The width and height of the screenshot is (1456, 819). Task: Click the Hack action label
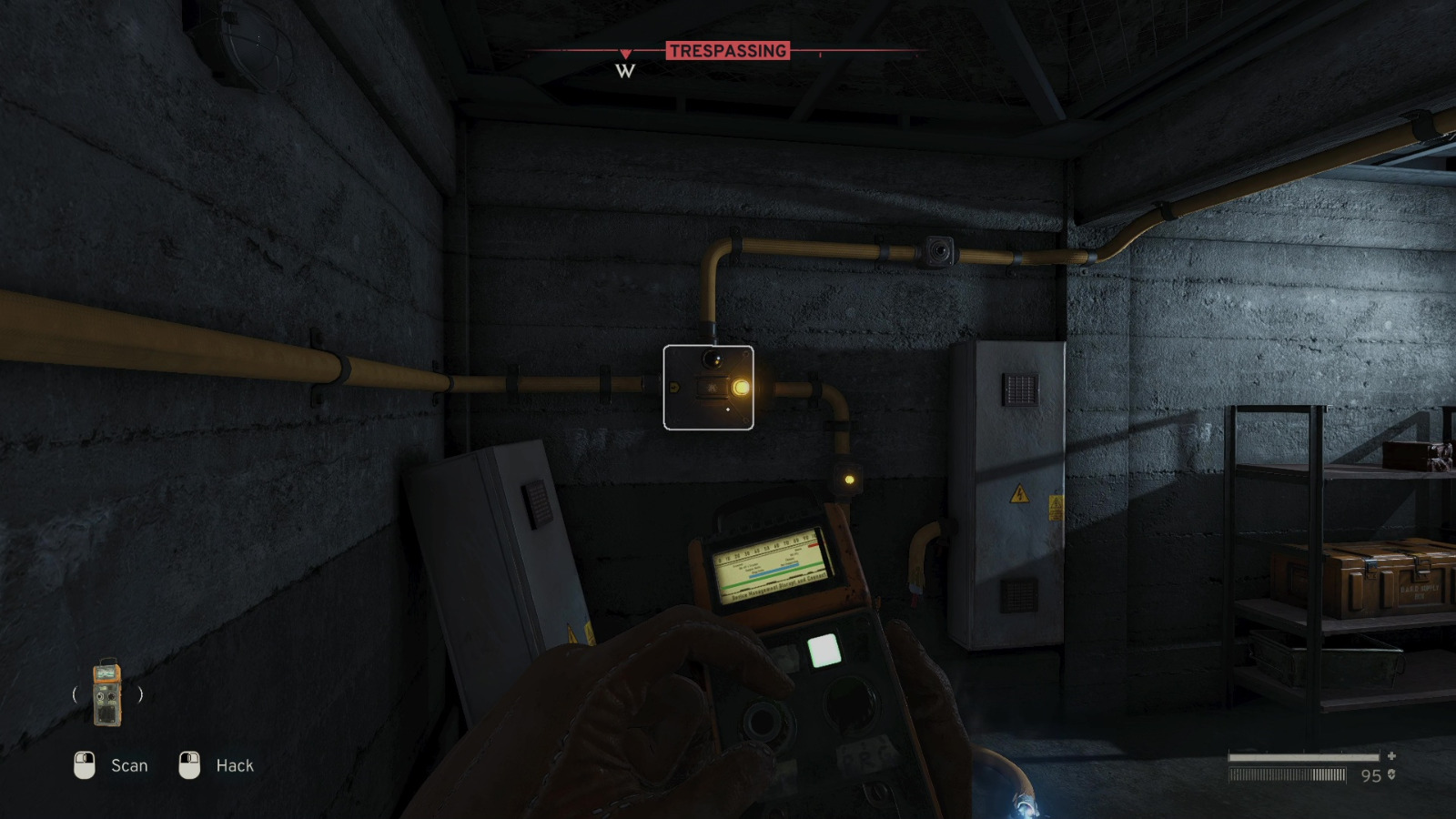coord(235,765)
